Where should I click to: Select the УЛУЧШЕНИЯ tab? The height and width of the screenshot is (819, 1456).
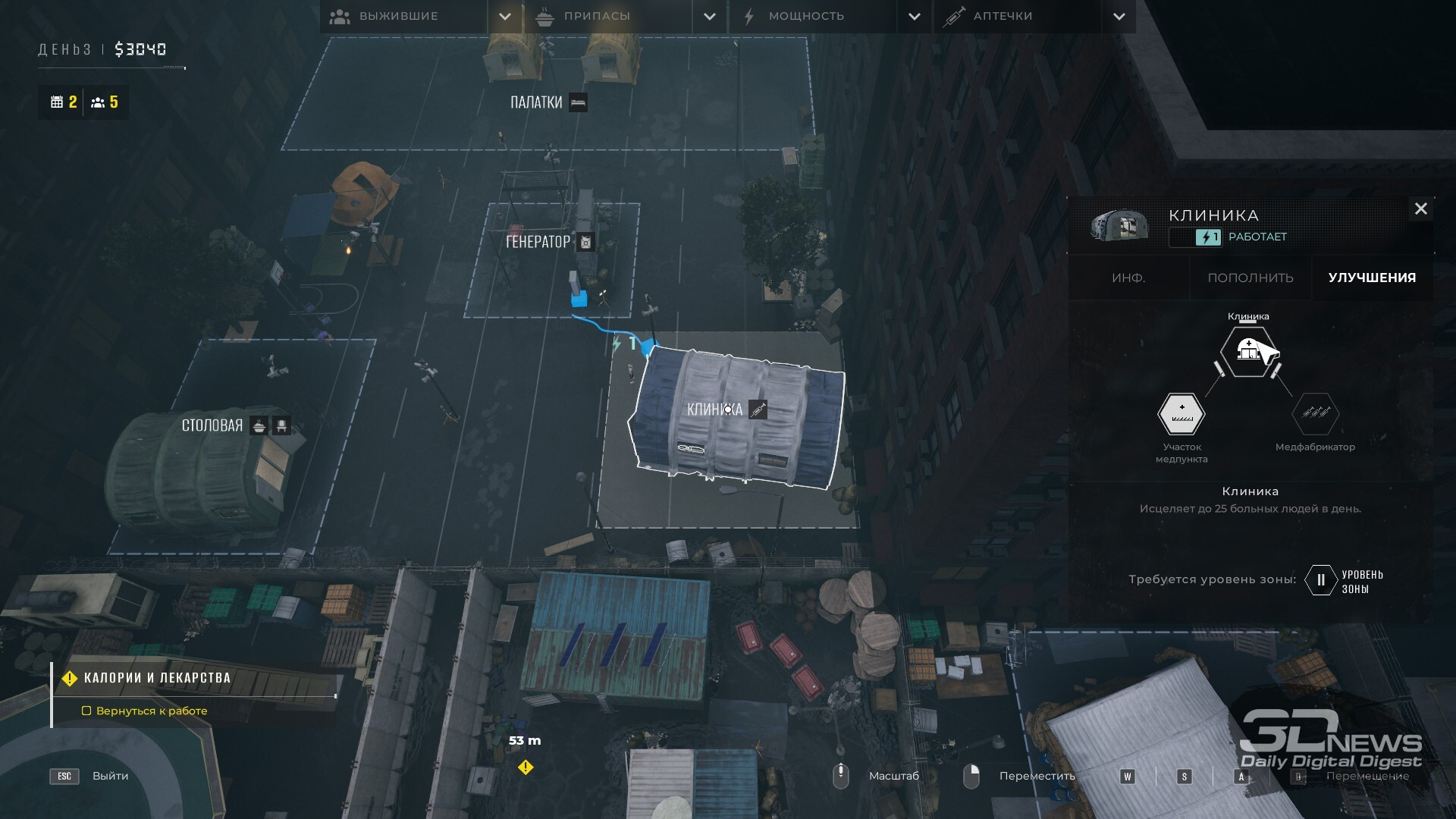tap(1372, 278)
